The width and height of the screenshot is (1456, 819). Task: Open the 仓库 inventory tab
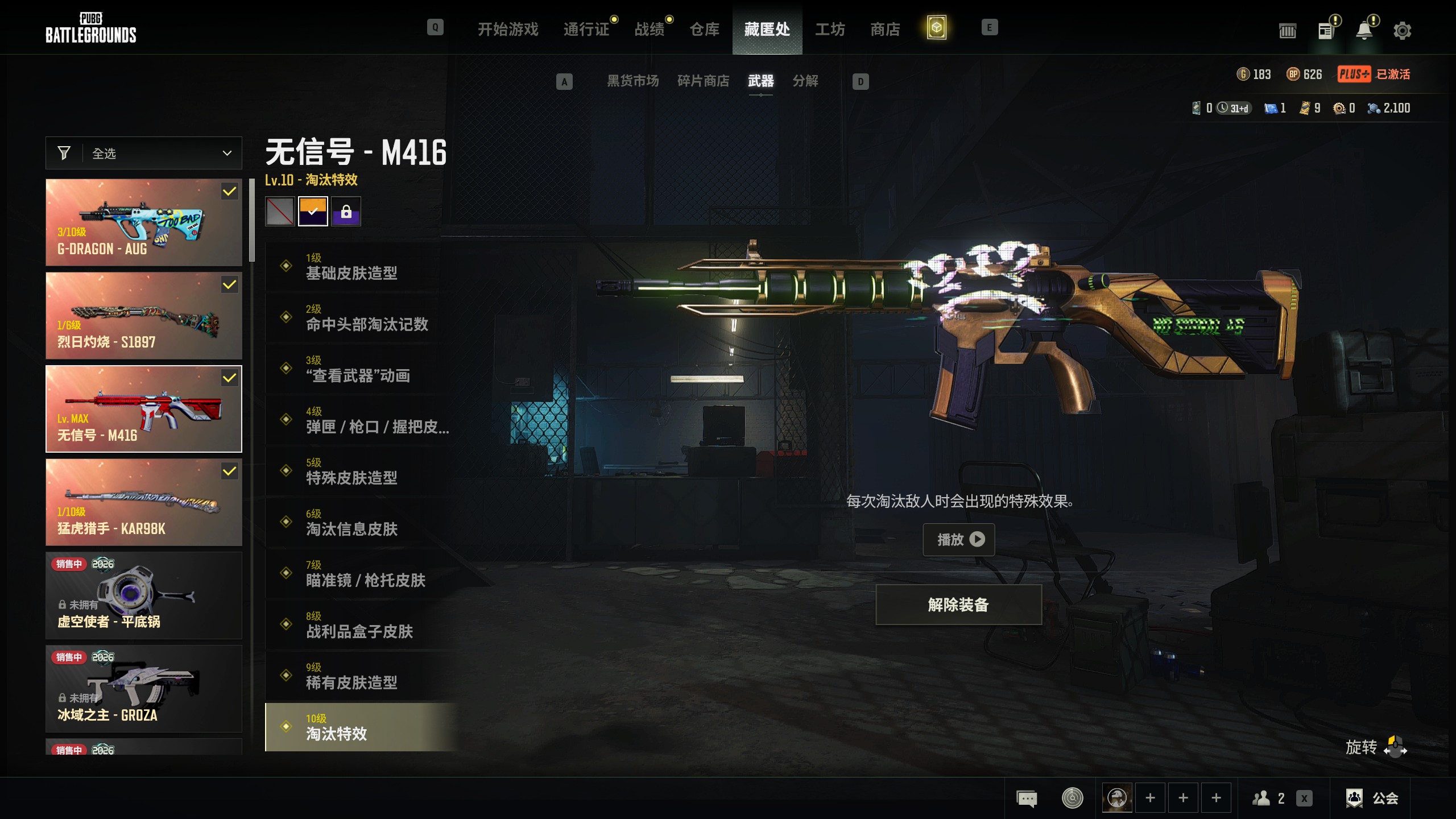(x=704, y=29)
